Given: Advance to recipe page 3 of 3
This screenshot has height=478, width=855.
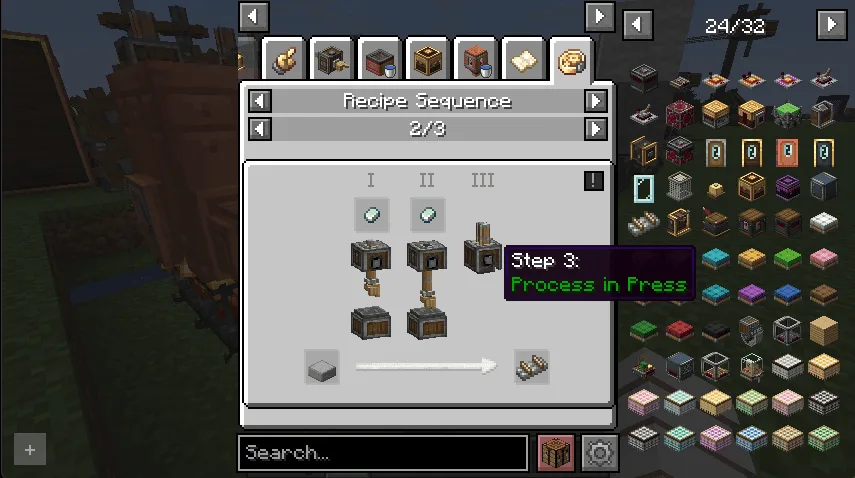Looking at the screenshot, I should coord(596,129).
